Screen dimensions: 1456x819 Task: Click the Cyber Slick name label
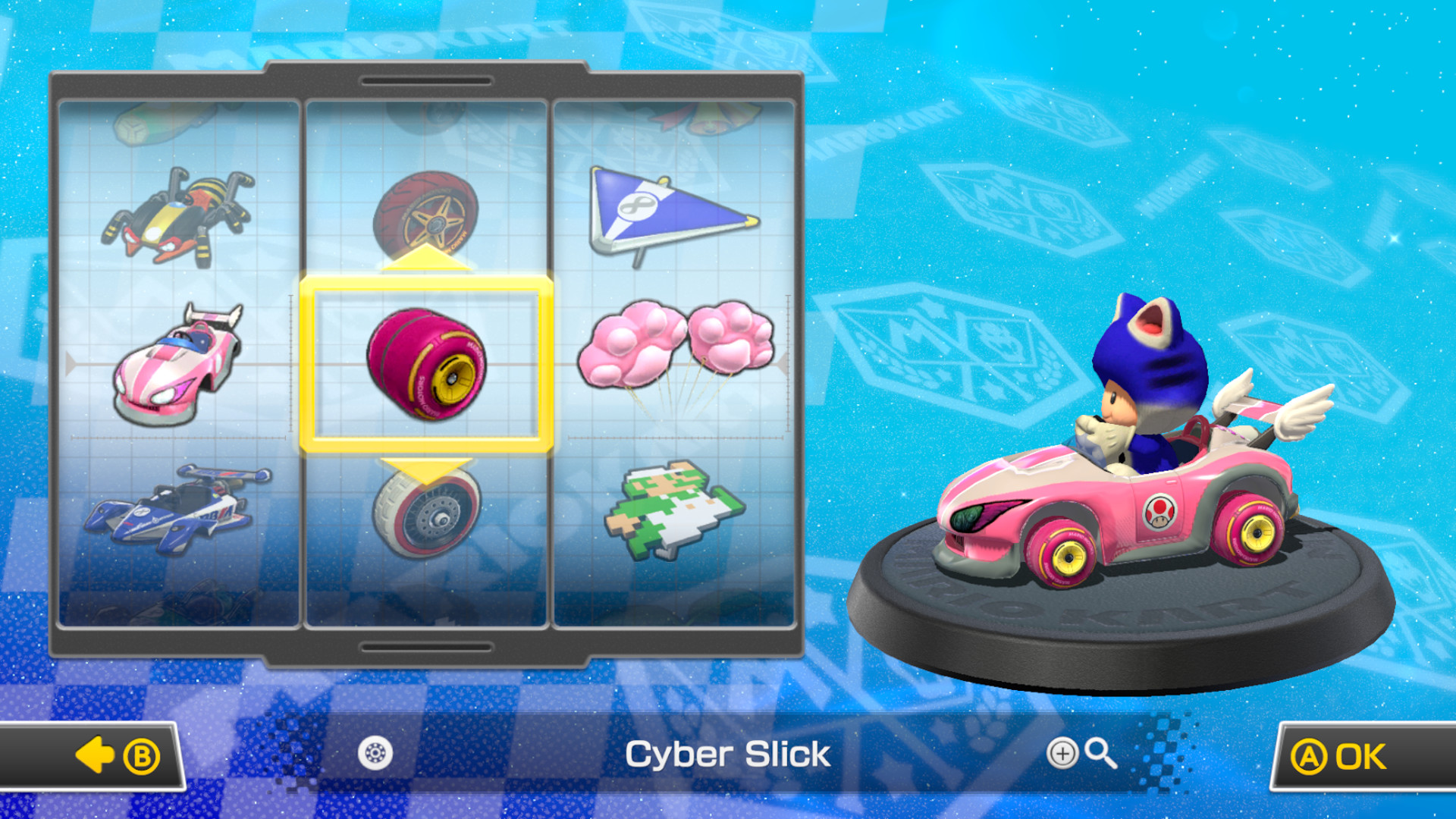pos(726,753)
